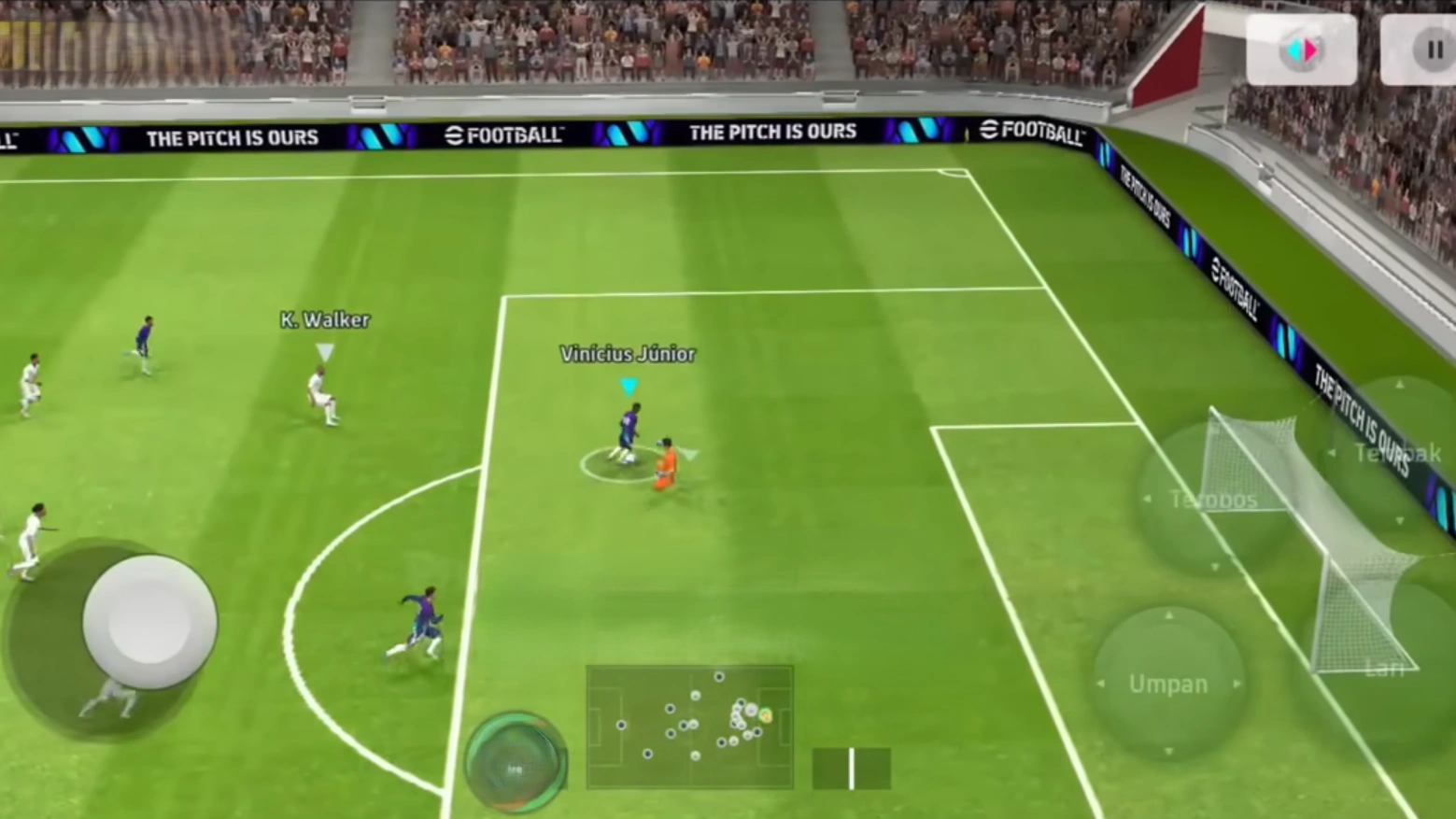Viewport: 1456px width, 819px height.
Task: Tap the virtual movement joystick knob
Action: tap(149, 619)
